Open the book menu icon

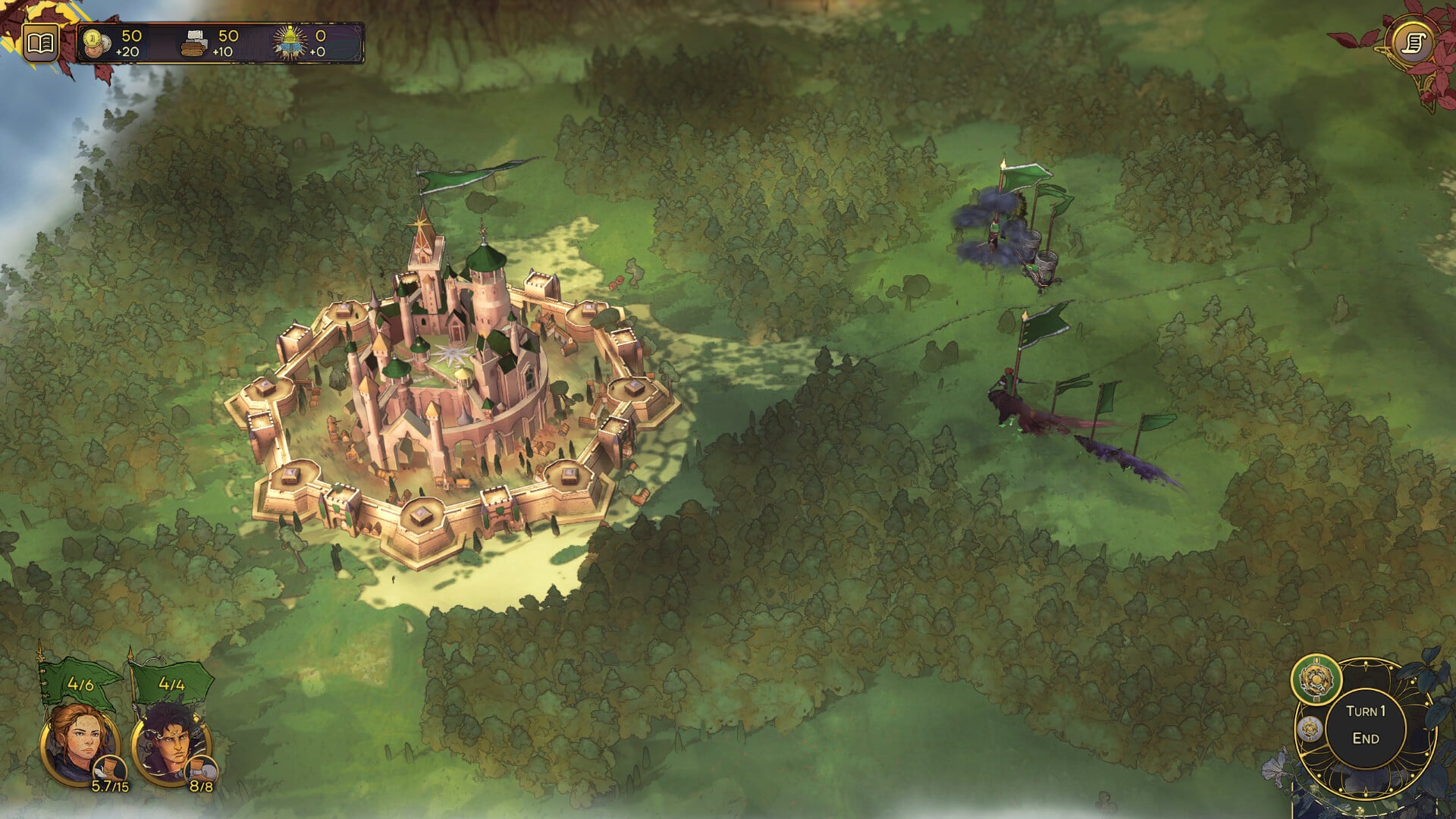point(39,43)
